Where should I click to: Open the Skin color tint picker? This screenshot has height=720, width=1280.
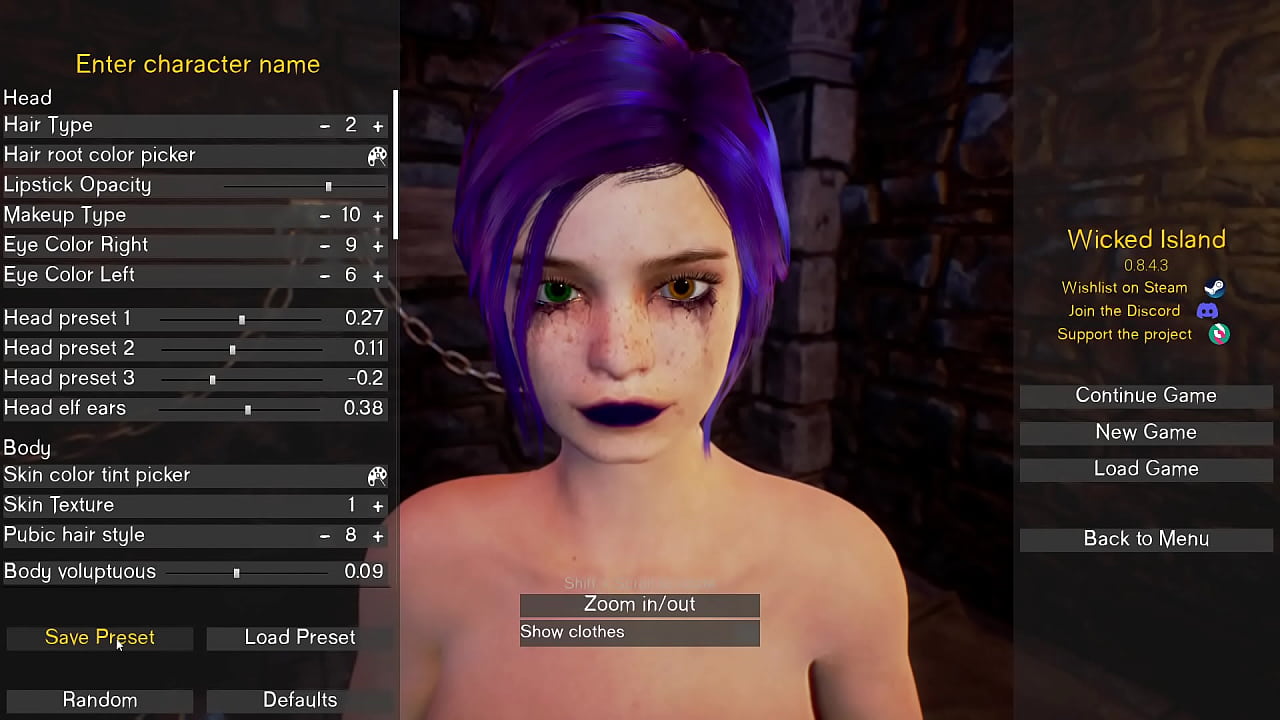(377, 476)
